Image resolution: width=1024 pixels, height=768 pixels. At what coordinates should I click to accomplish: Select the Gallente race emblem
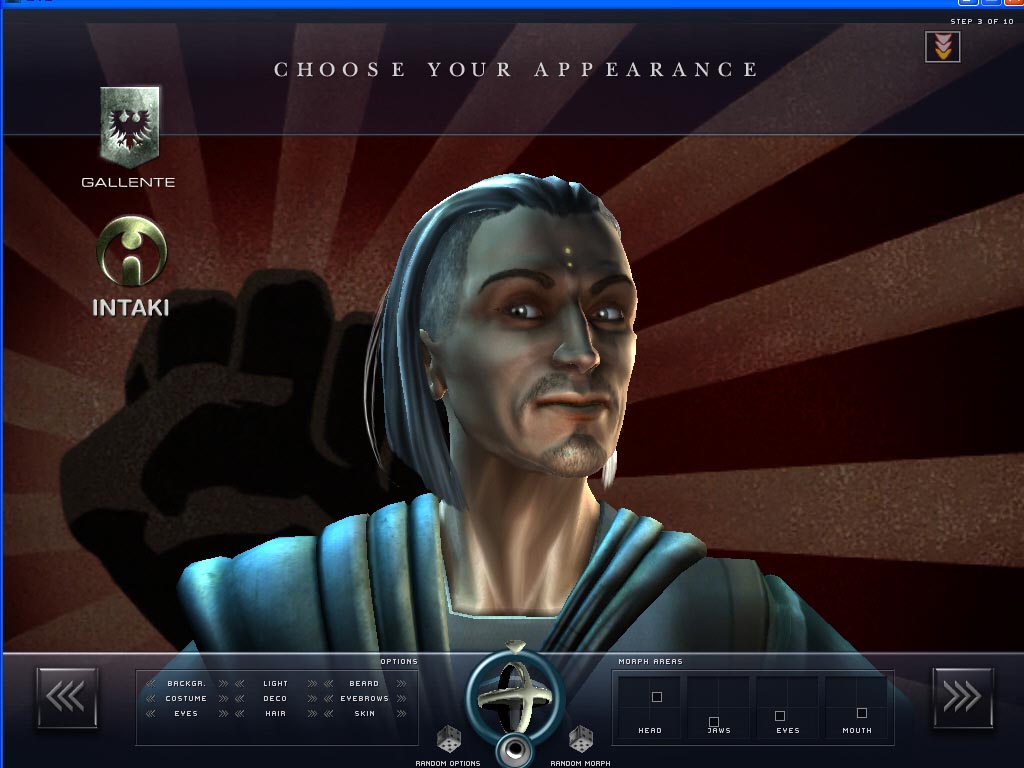(129, 125)
